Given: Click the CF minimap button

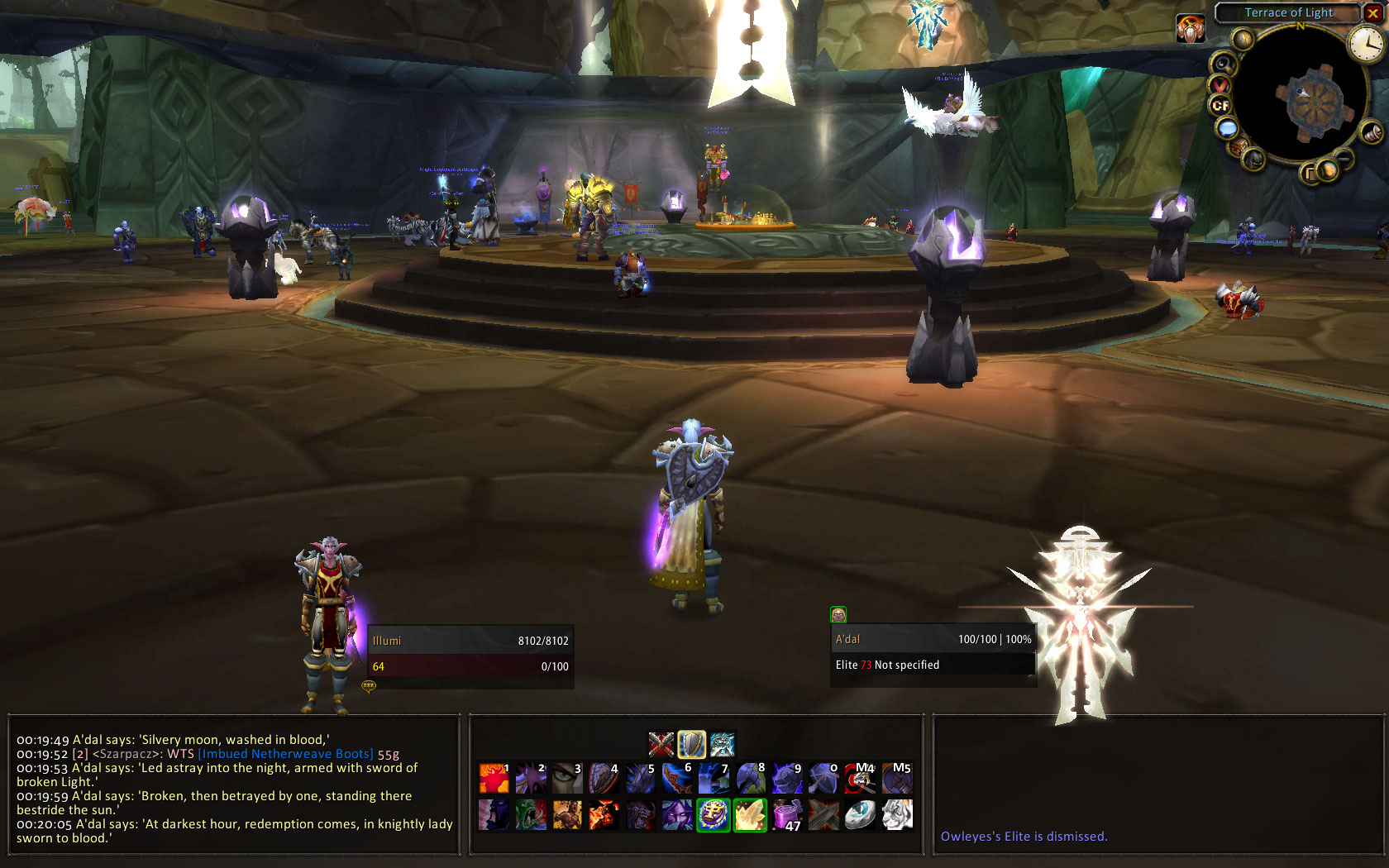Looking at the screenshot, I should (x=1220, y=105).
